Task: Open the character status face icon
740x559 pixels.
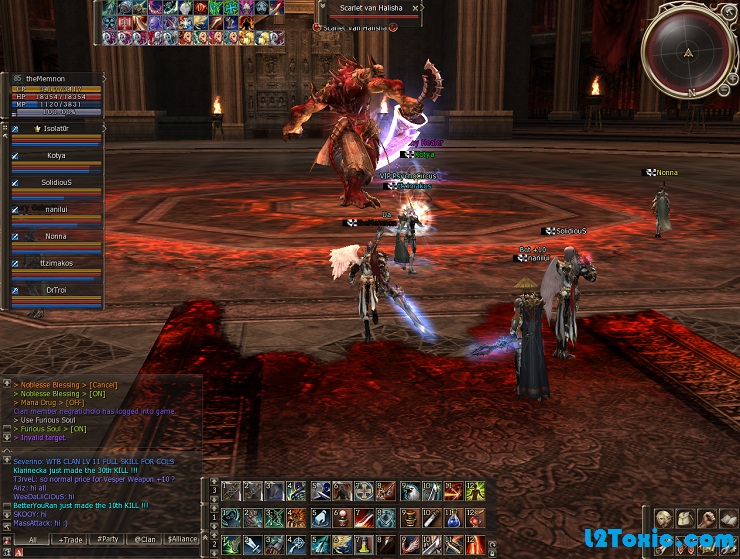Action: [x=663, y=518]
